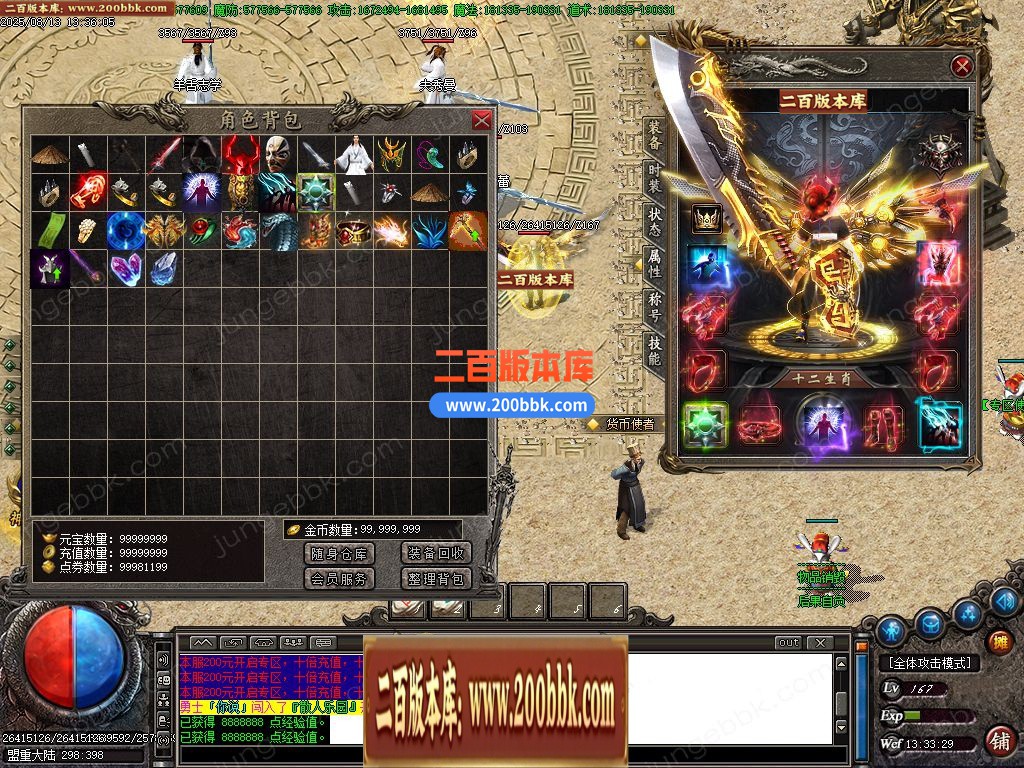Open the 状态 status tab
1024x768 pixels.
[x=654, y=222]
